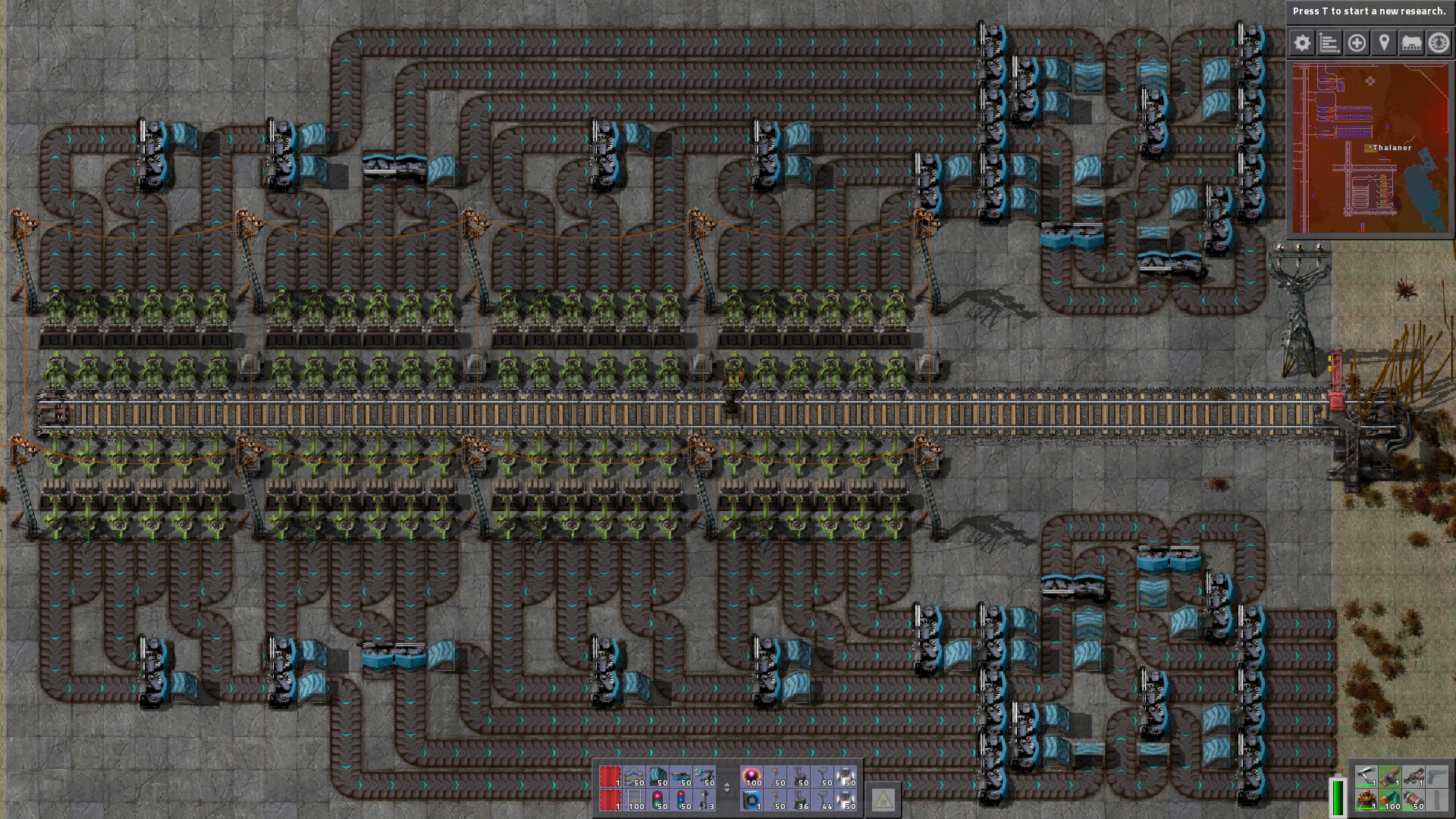Click the hotbar row switch arrows
Viewport: 1456px width, 819px height.
click(726, 788)
